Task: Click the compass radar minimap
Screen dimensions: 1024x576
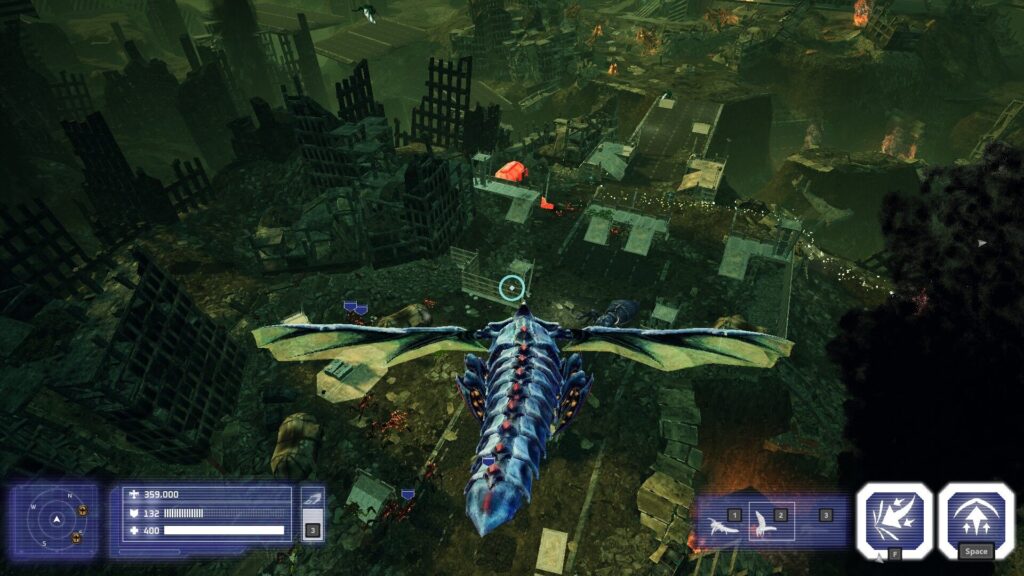Action: [57, 520]
